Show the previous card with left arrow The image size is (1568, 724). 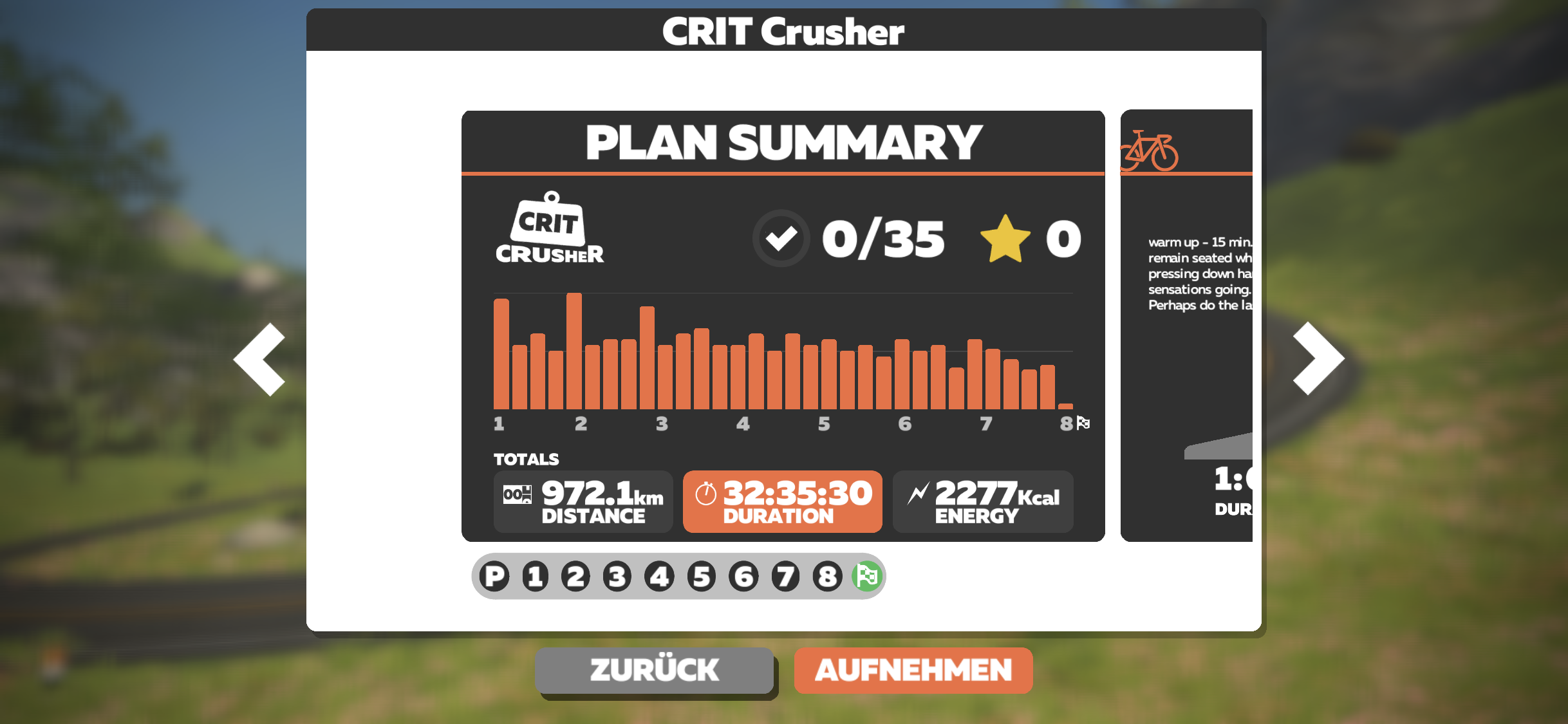tap(261, 359)
